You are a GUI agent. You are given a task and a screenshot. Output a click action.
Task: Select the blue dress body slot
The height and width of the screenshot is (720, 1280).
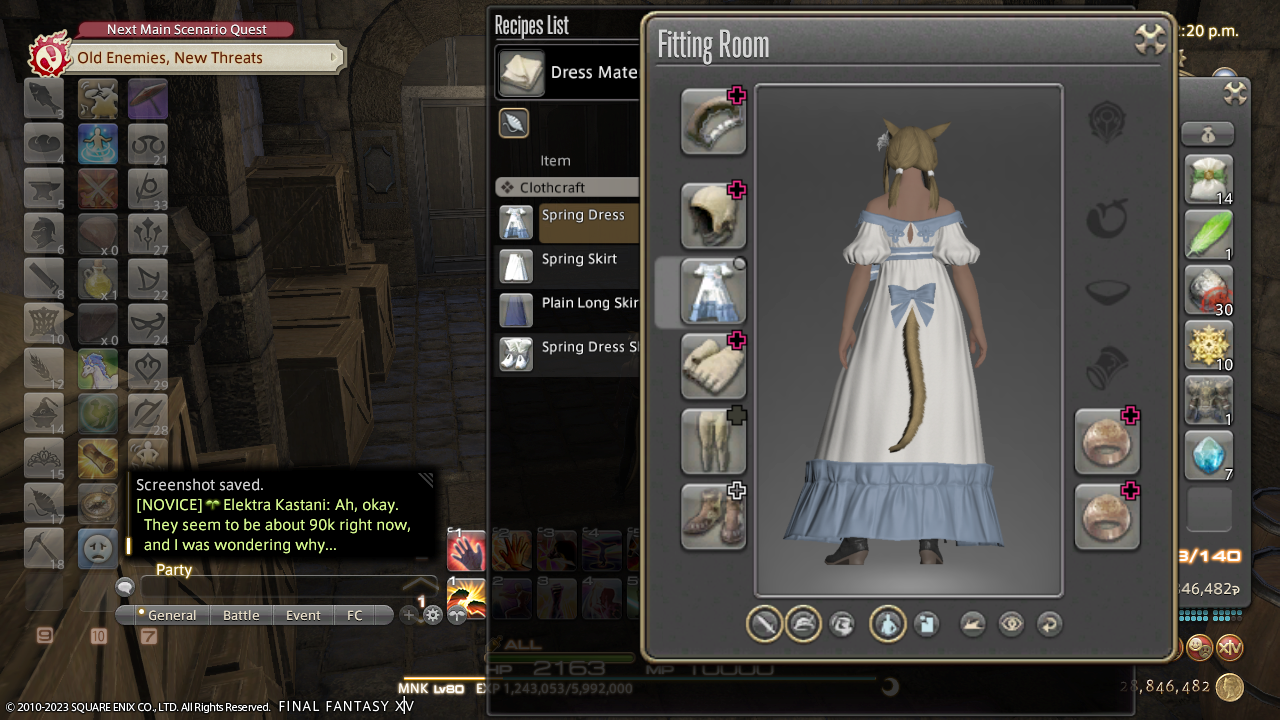pos(713,292)
